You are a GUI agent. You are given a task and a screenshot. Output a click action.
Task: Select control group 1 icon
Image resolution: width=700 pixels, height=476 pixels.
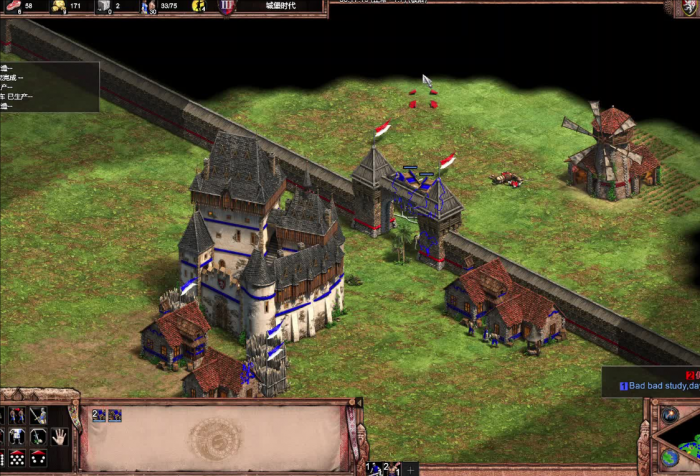tap(374, 468)
